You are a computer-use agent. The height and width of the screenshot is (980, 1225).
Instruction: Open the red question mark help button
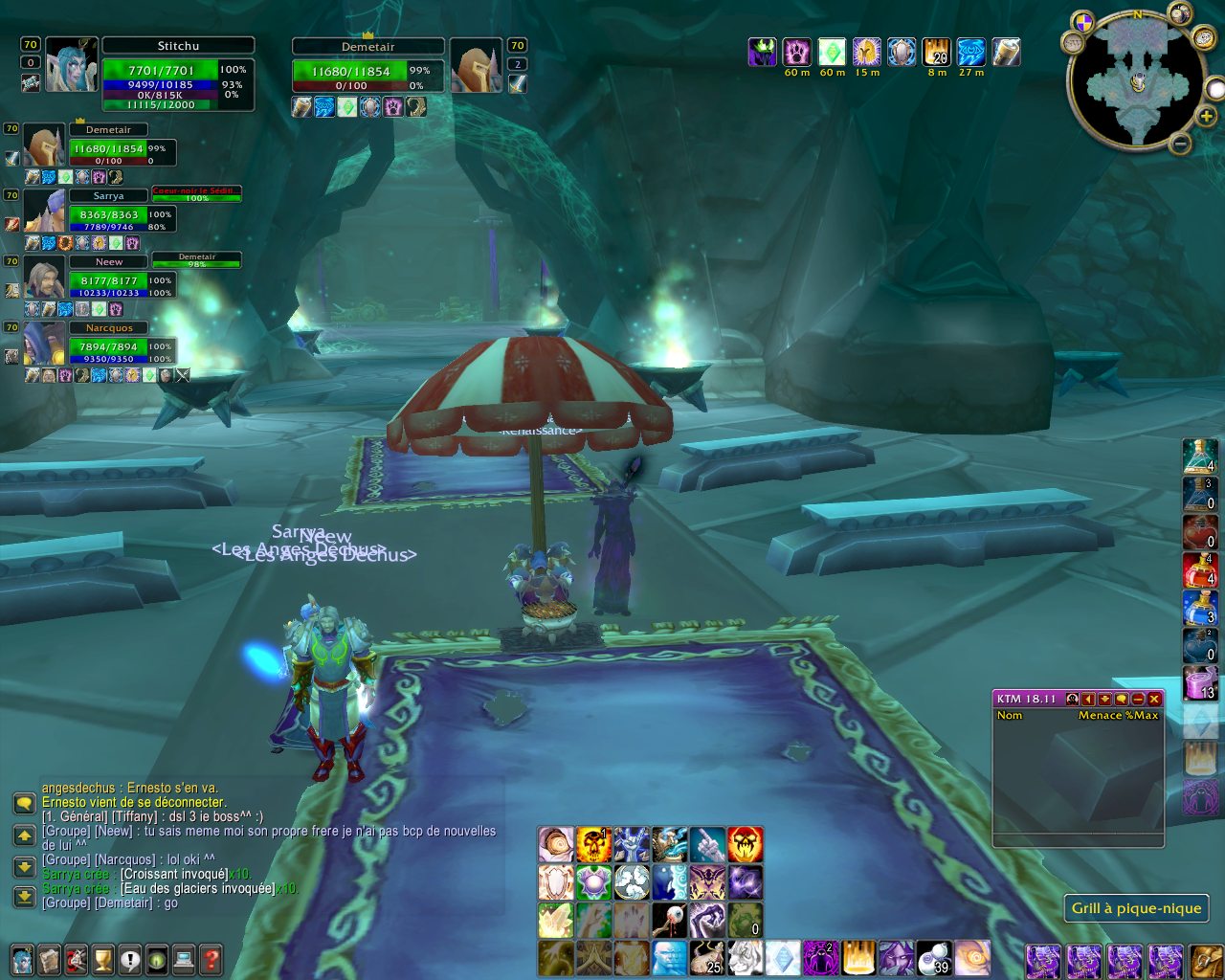coord(212,958)
